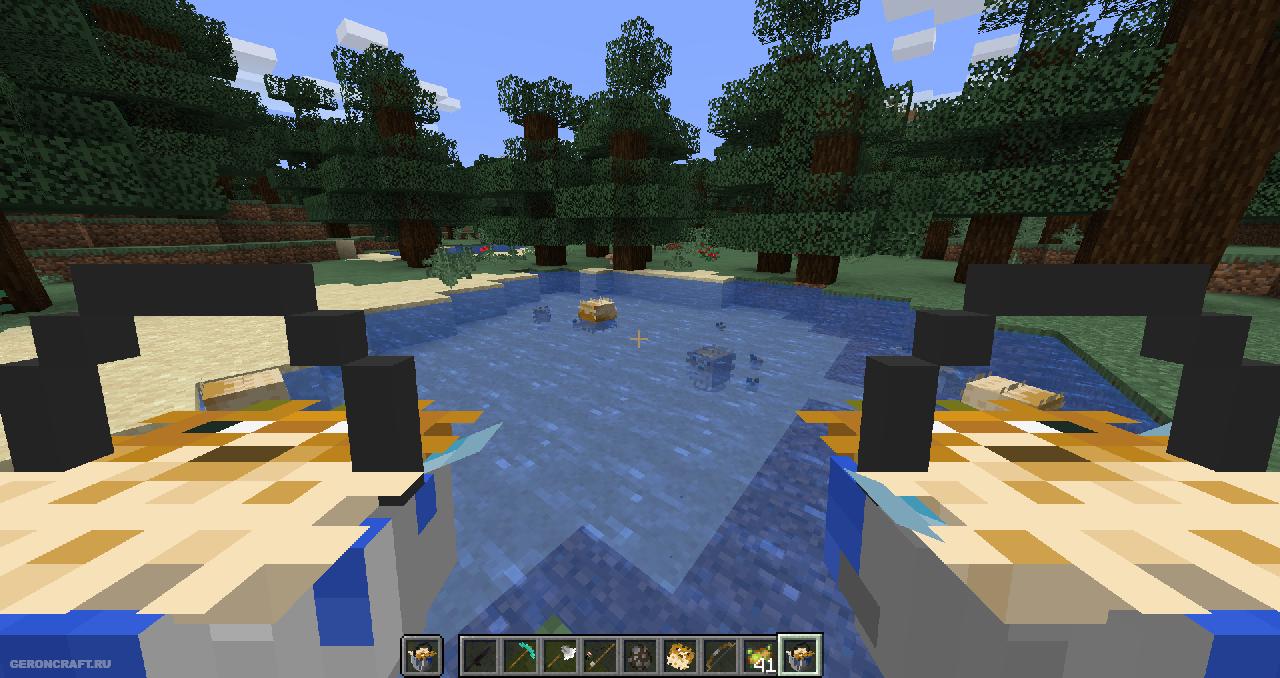This screenshot has height=678, width=1280.
Task: Choose the diamond pickaxe slot
Action: (520, 656)
